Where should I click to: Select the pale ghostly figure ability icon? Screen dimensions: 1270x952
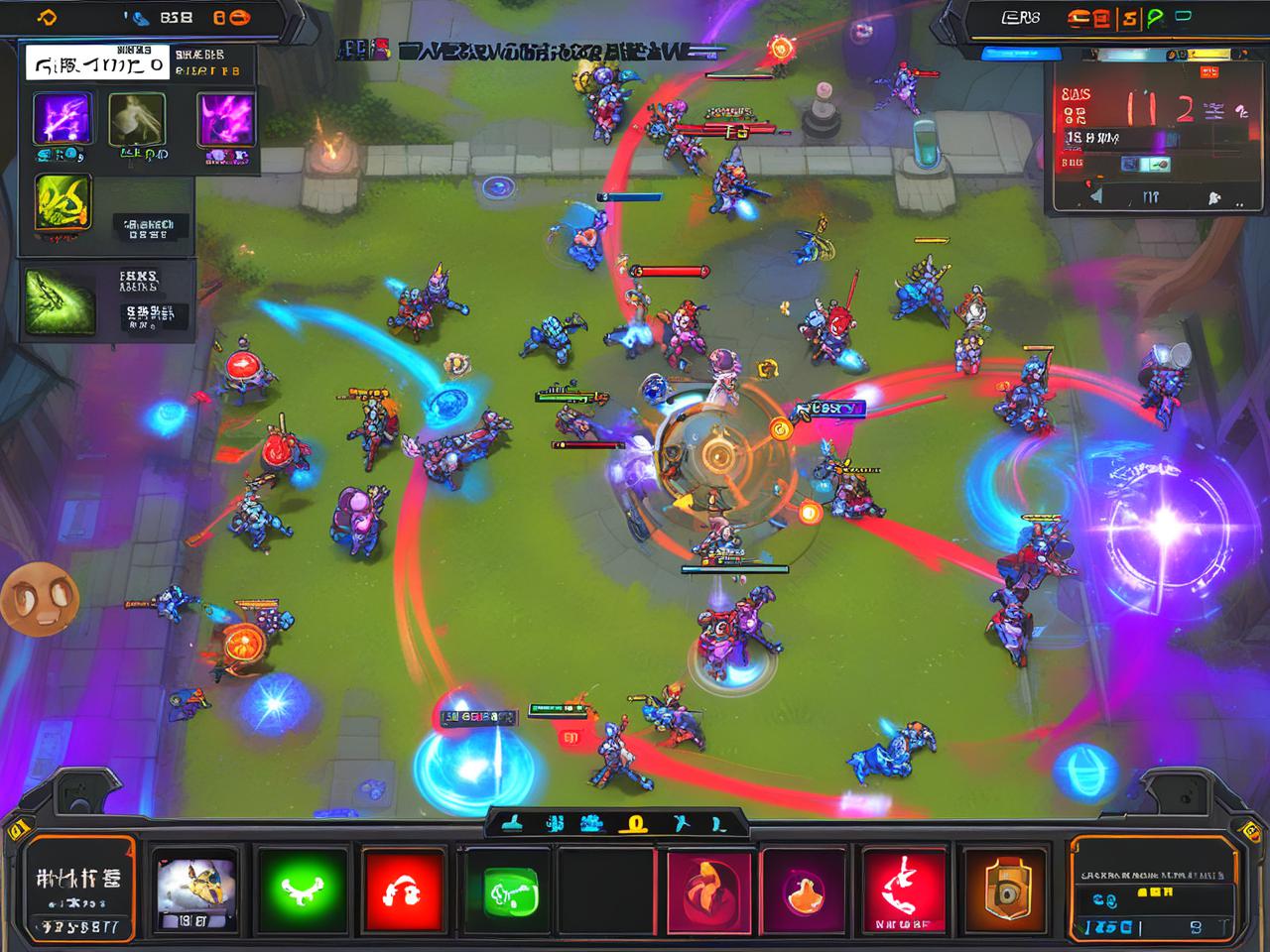pyautogui.click(x=137, y=120)
